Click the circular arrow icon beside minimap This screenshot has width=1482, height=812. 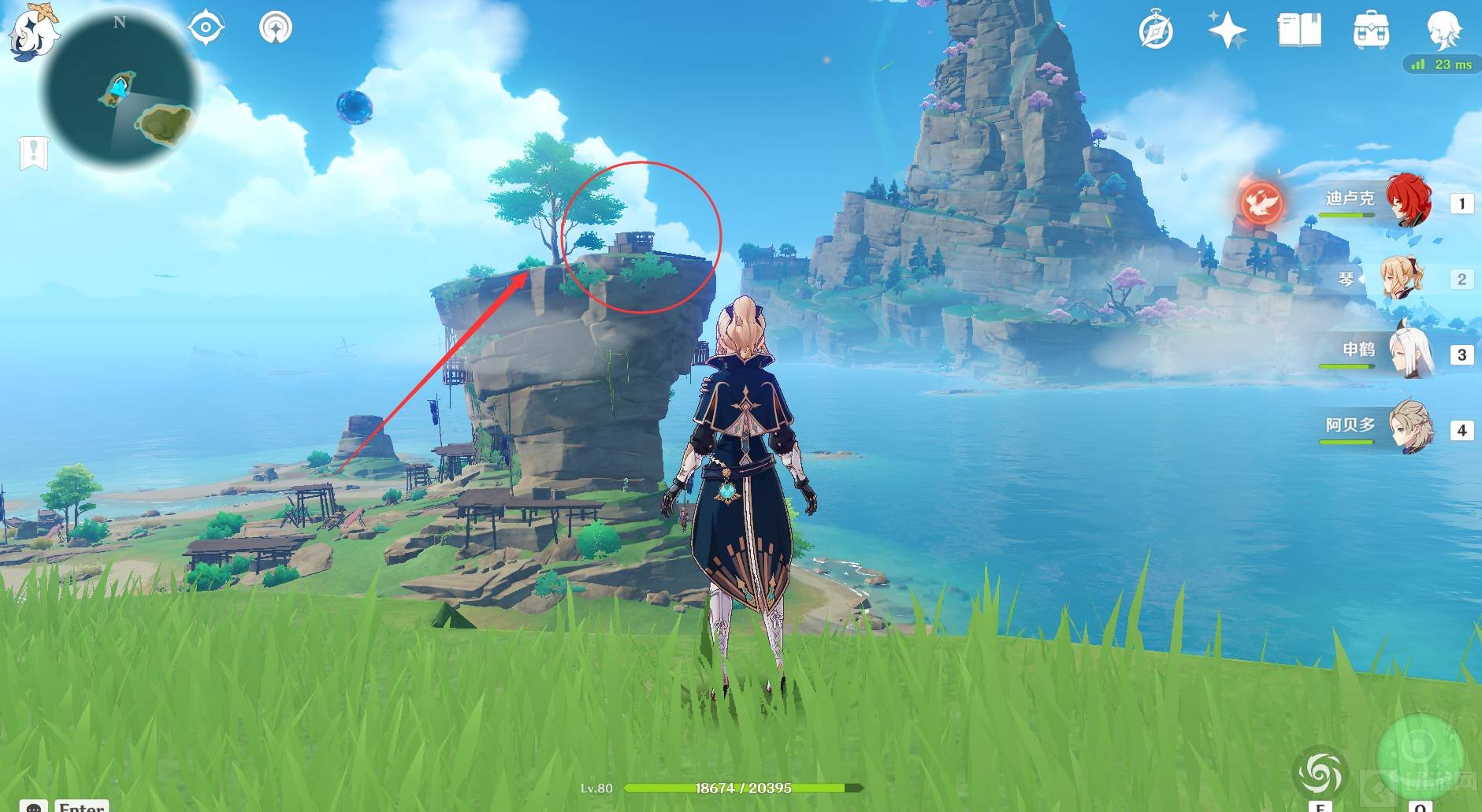276,28
